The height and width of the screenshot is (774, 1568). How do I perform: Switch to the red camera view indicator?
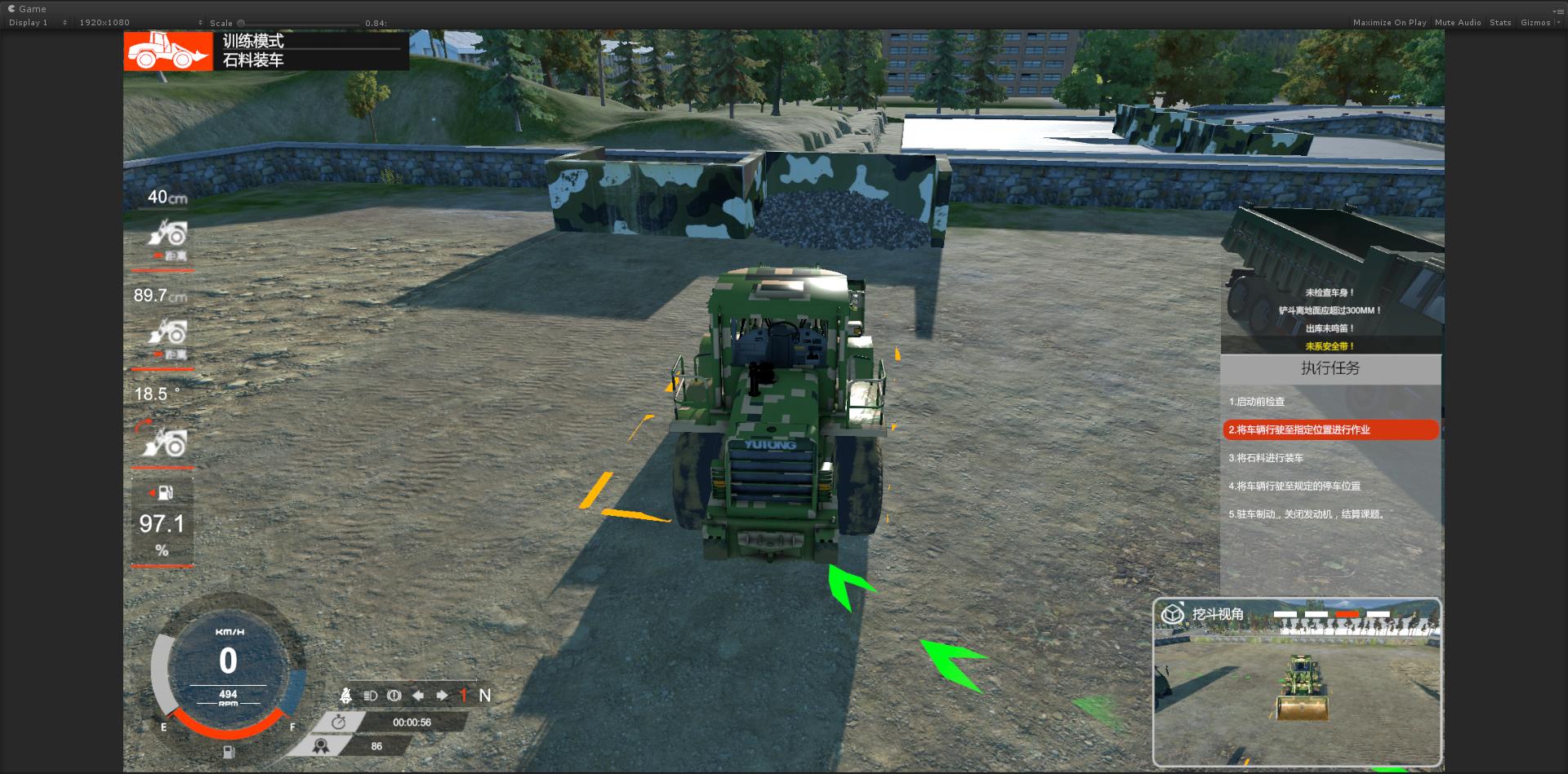[x=1347, y=614]
